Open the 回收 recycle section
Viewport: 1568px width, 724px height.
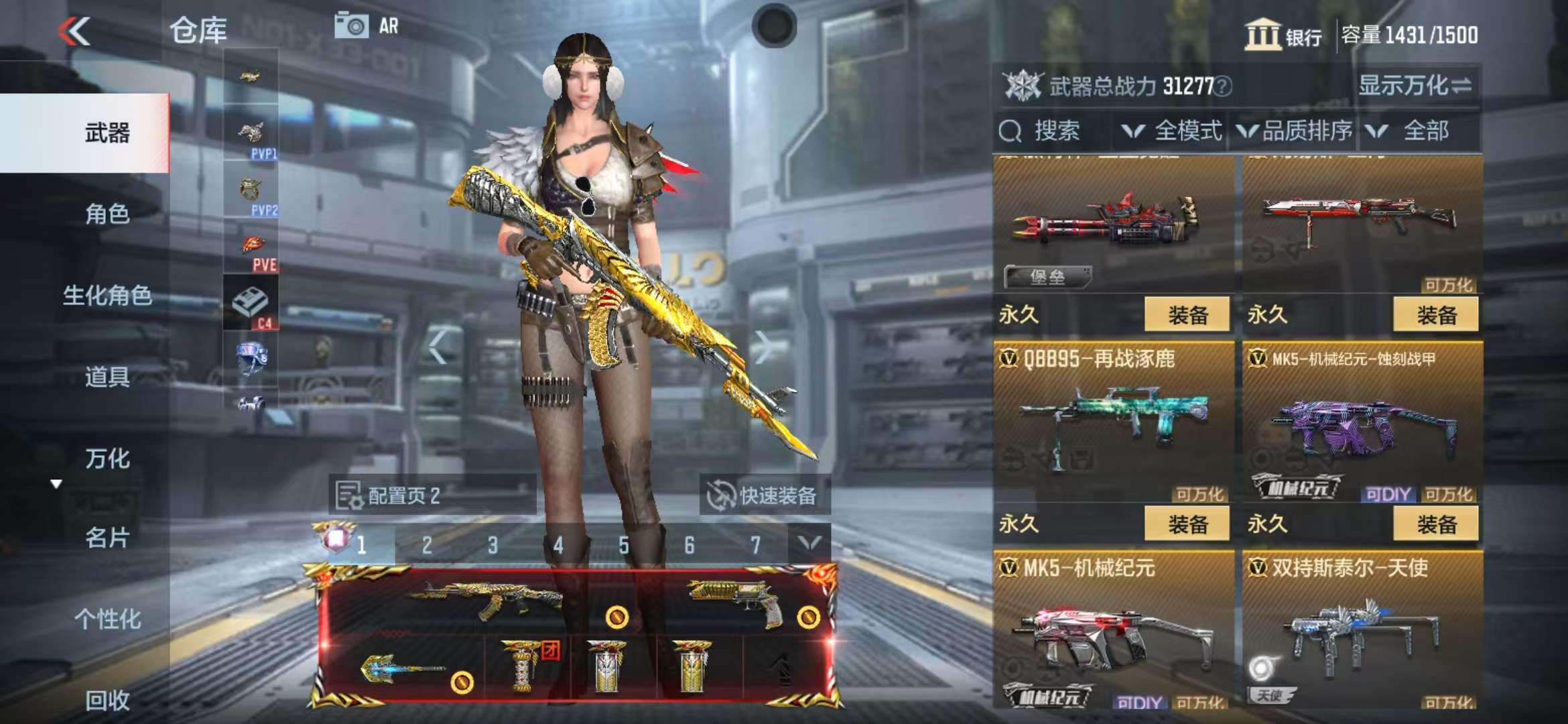pos(107,700)
